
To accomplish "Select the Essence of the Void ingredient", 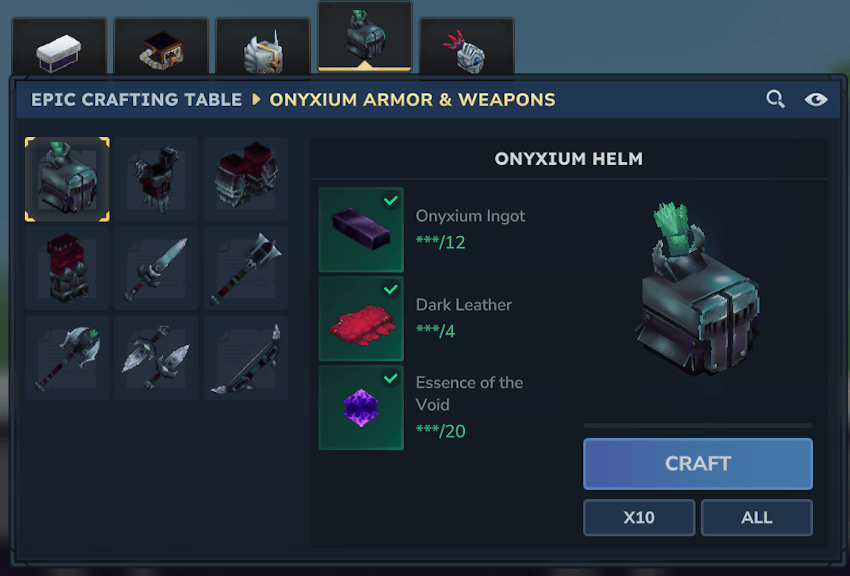I will 361,407.
